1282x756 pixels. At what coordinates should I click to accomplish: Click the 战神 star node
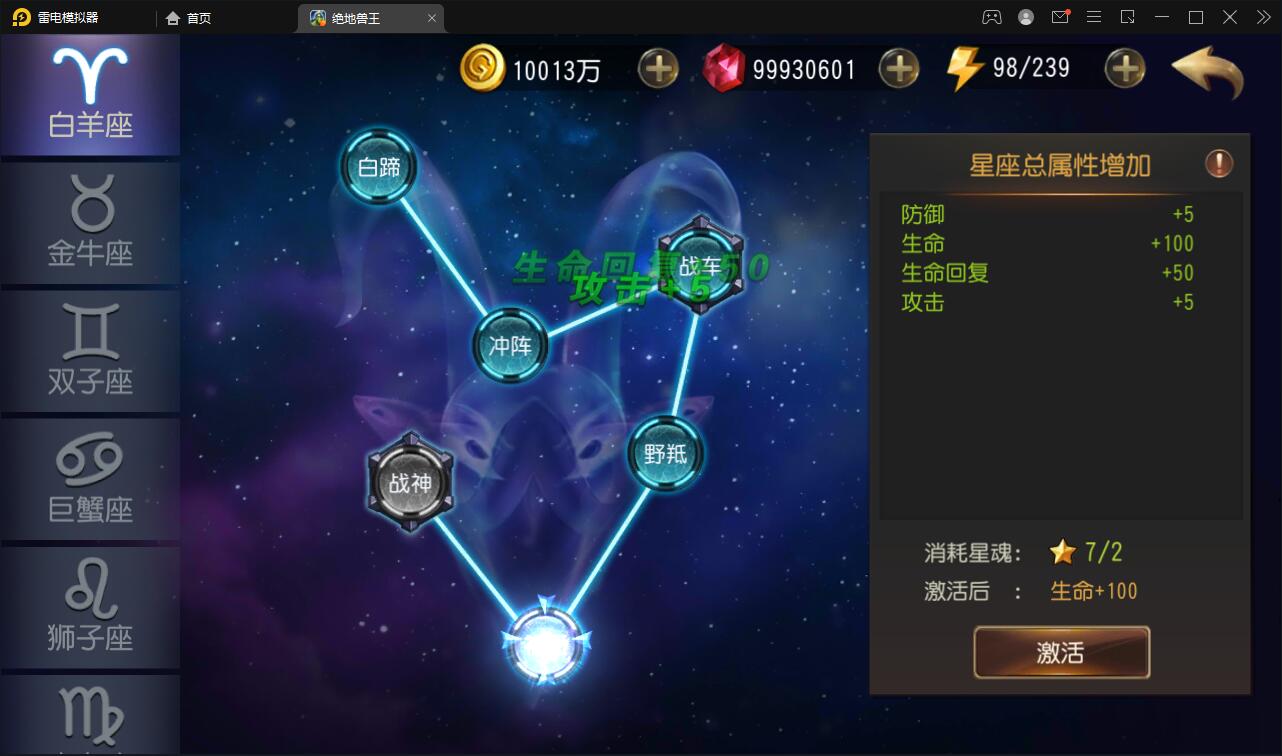410,484
